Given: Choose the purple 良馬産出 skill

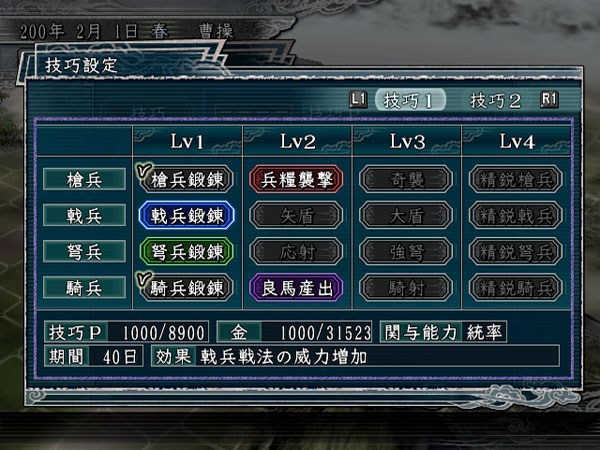Looking at the screenshot, I should (297, 287).
